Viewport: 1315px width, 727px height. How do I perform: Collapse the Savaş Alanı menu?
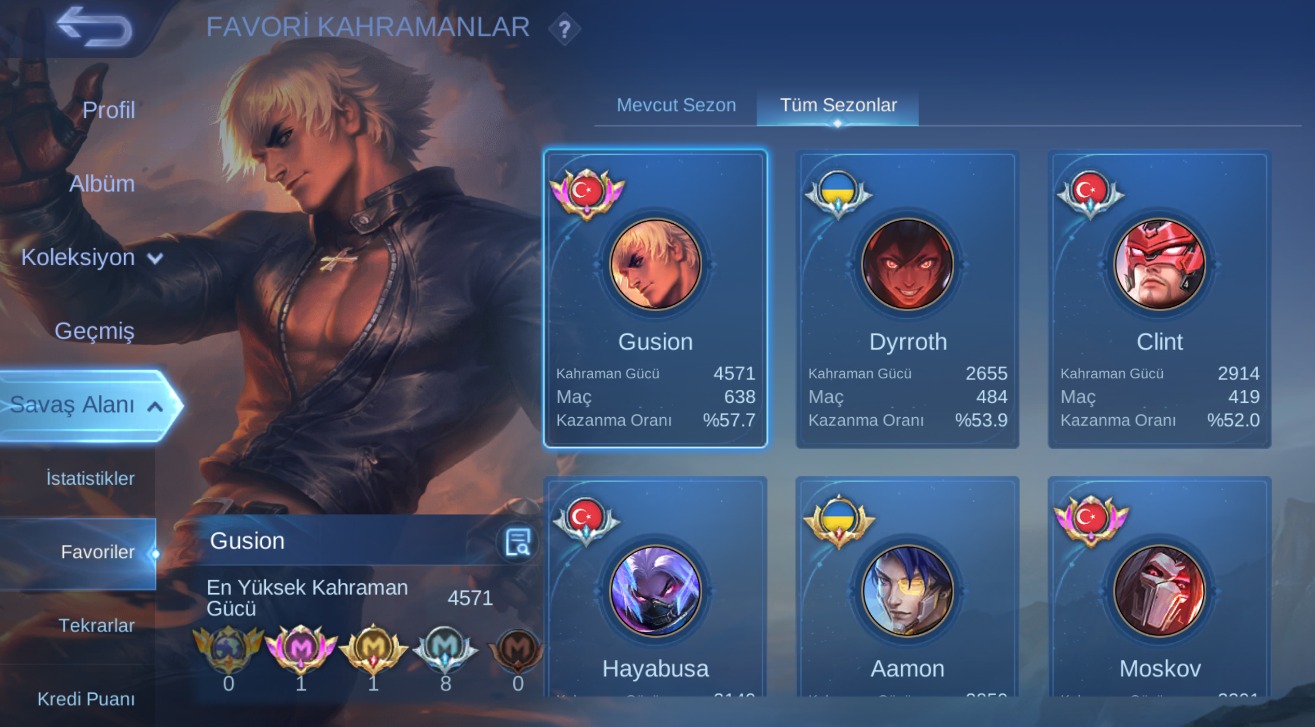[x=87, y=405]
